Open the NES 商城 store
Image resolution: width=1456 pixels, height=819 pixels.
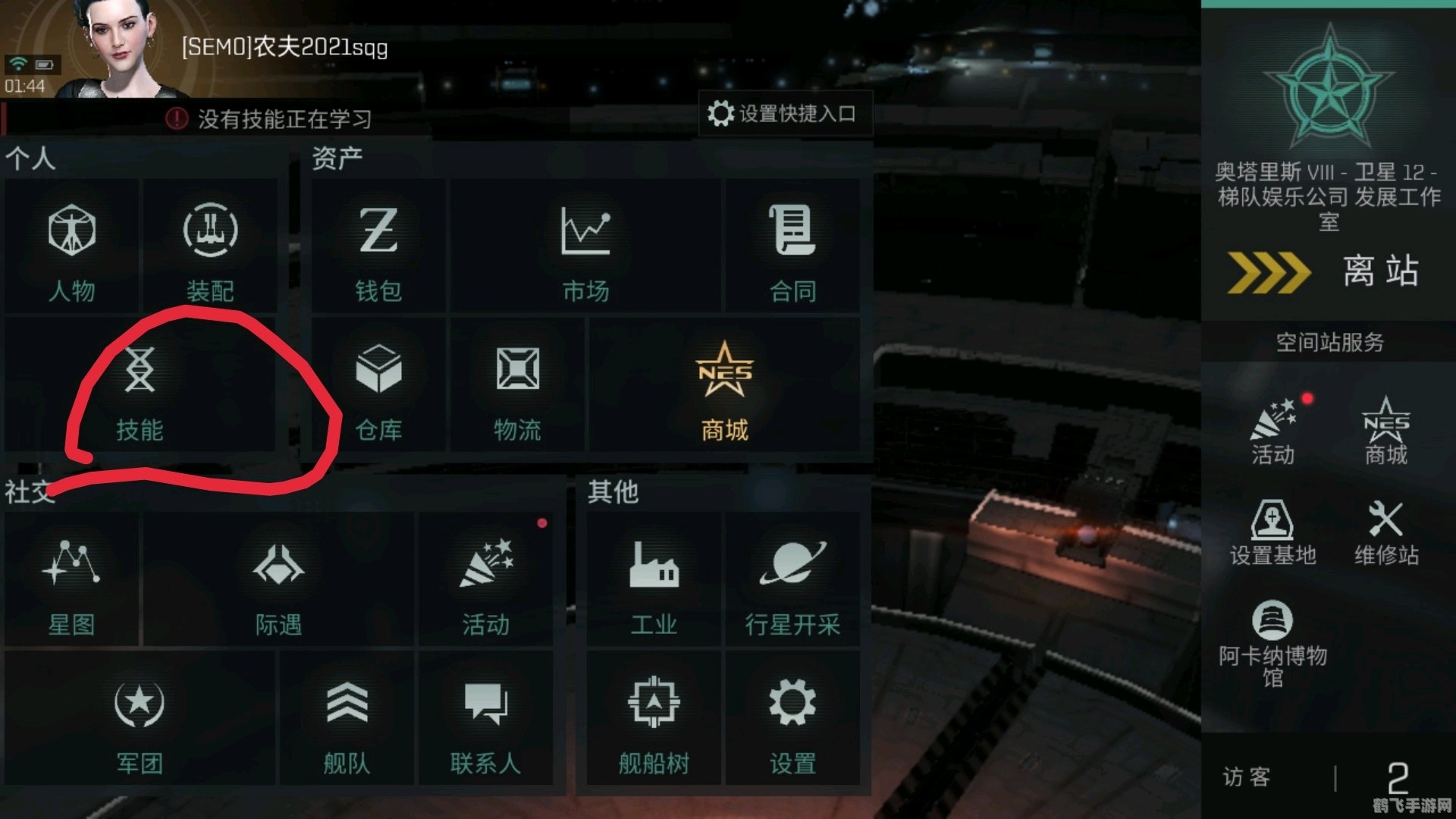[723, 391]
